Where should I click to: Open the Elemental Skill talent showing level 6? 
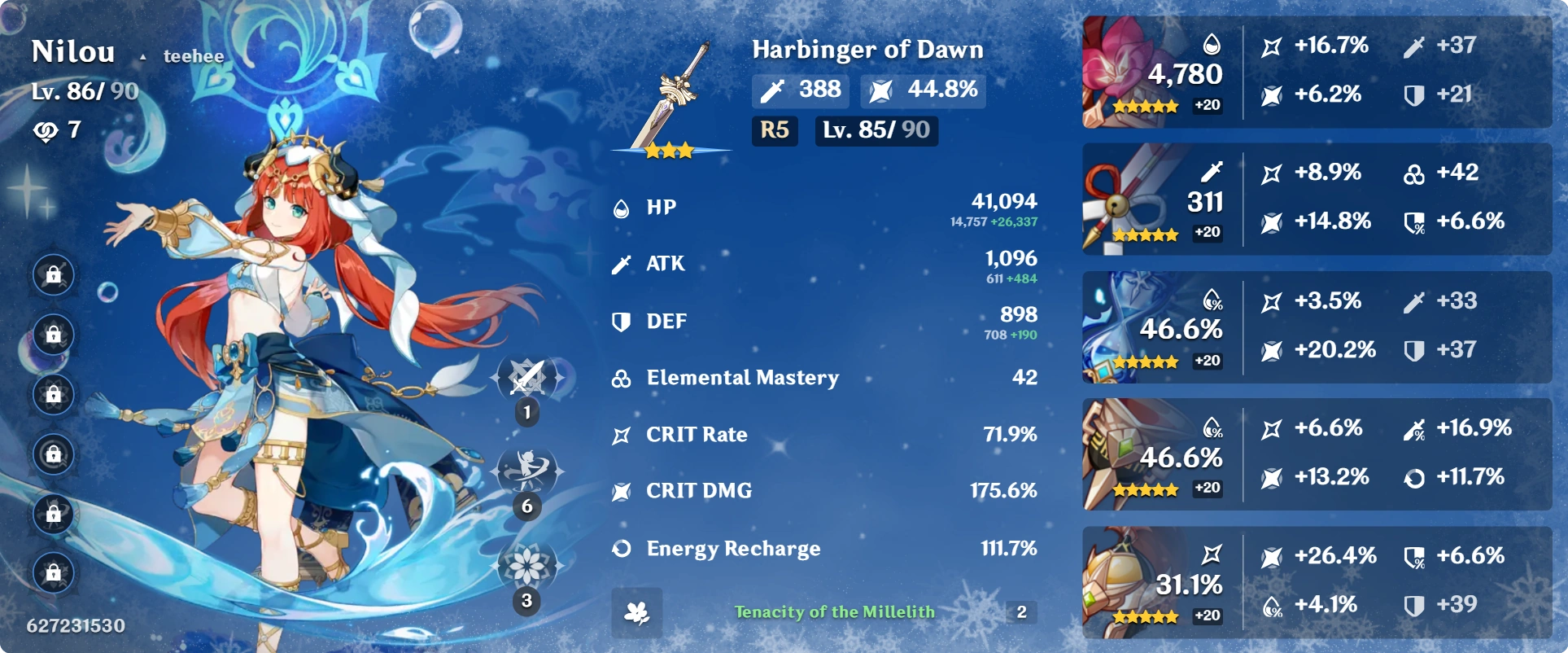[x=527, y=470]
